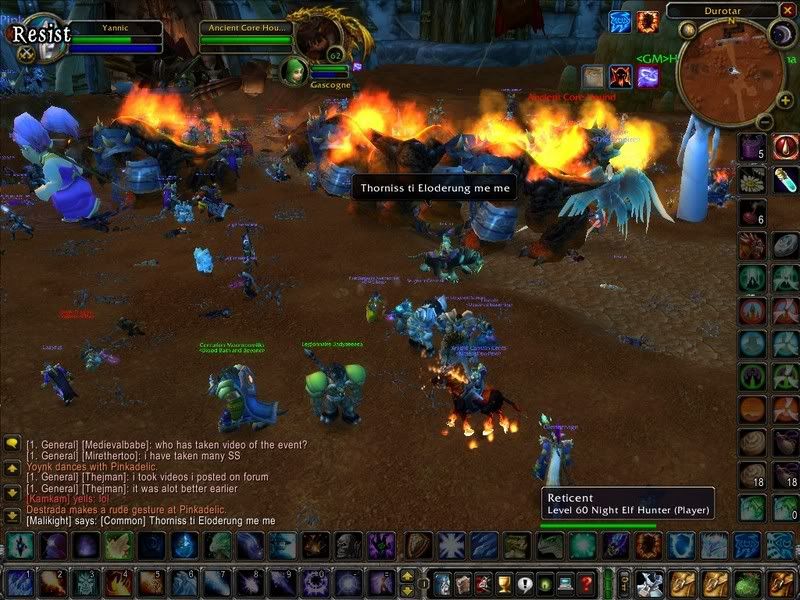Open the red question mark help button
Image resolution: width=800 pixels, height=600 pixels.
(586, 582)
